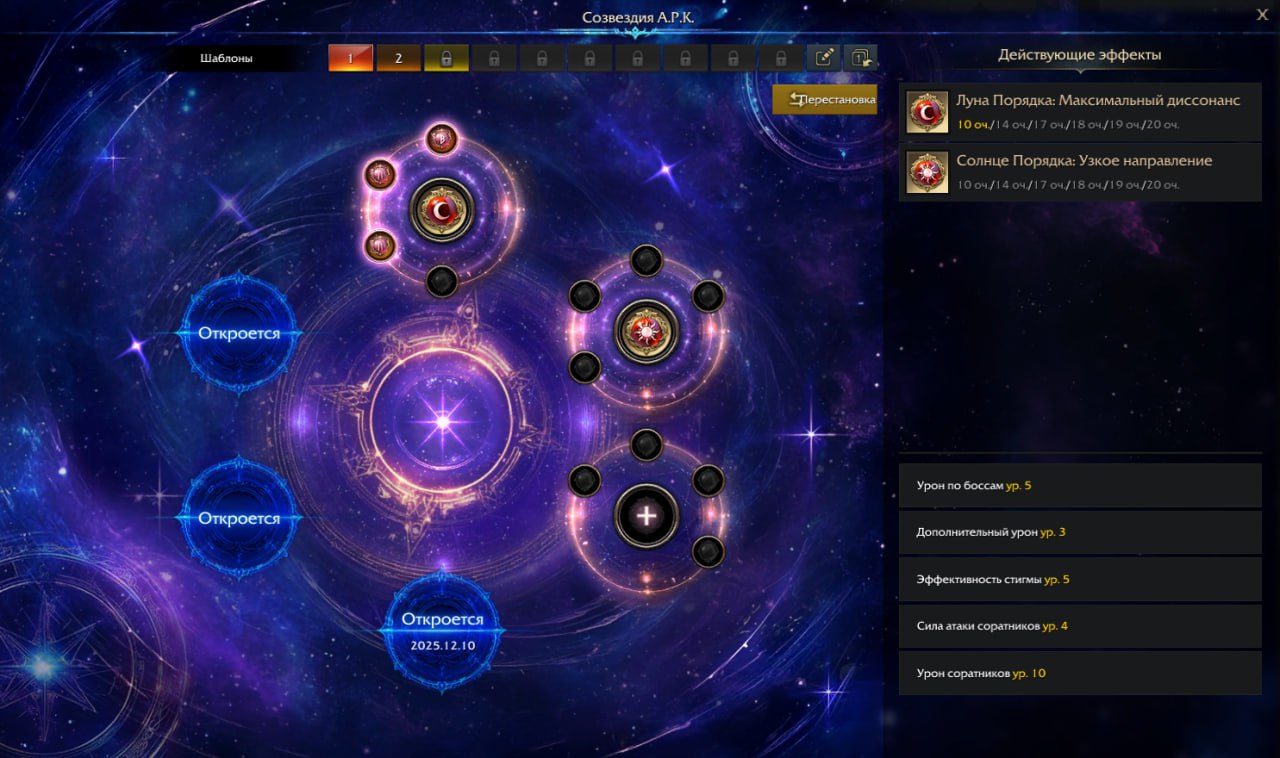Screen dimensions: 1280x758
Task: View the Урон соратников stat row
Action: tap(1080, 673)
